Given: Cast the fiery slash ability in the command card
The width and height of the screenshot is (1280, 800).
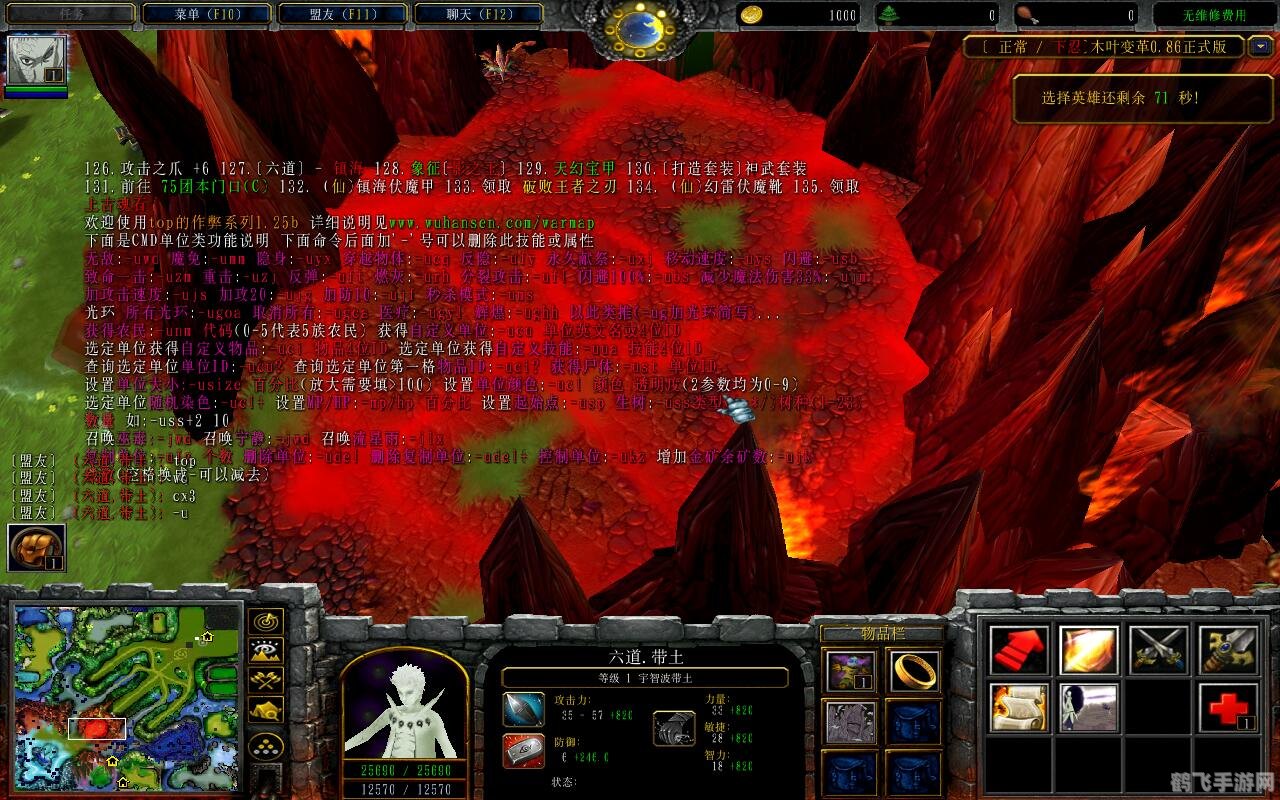Looking at the screenshot, I should [1088, 650].
